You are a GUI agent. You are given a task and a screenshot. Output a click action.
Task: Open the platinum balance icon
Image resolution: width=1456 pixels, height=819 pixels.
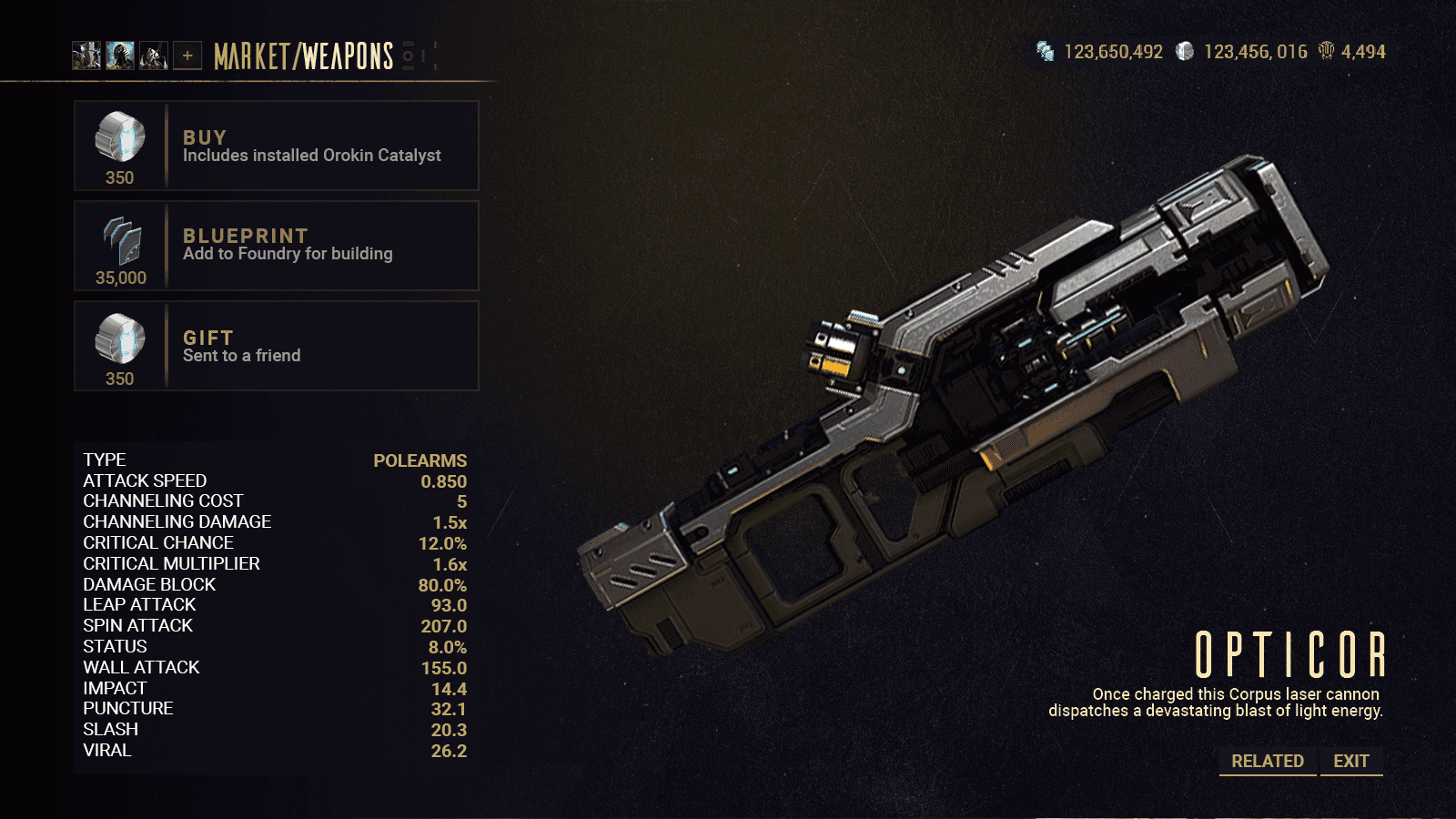click(1185, 51)
